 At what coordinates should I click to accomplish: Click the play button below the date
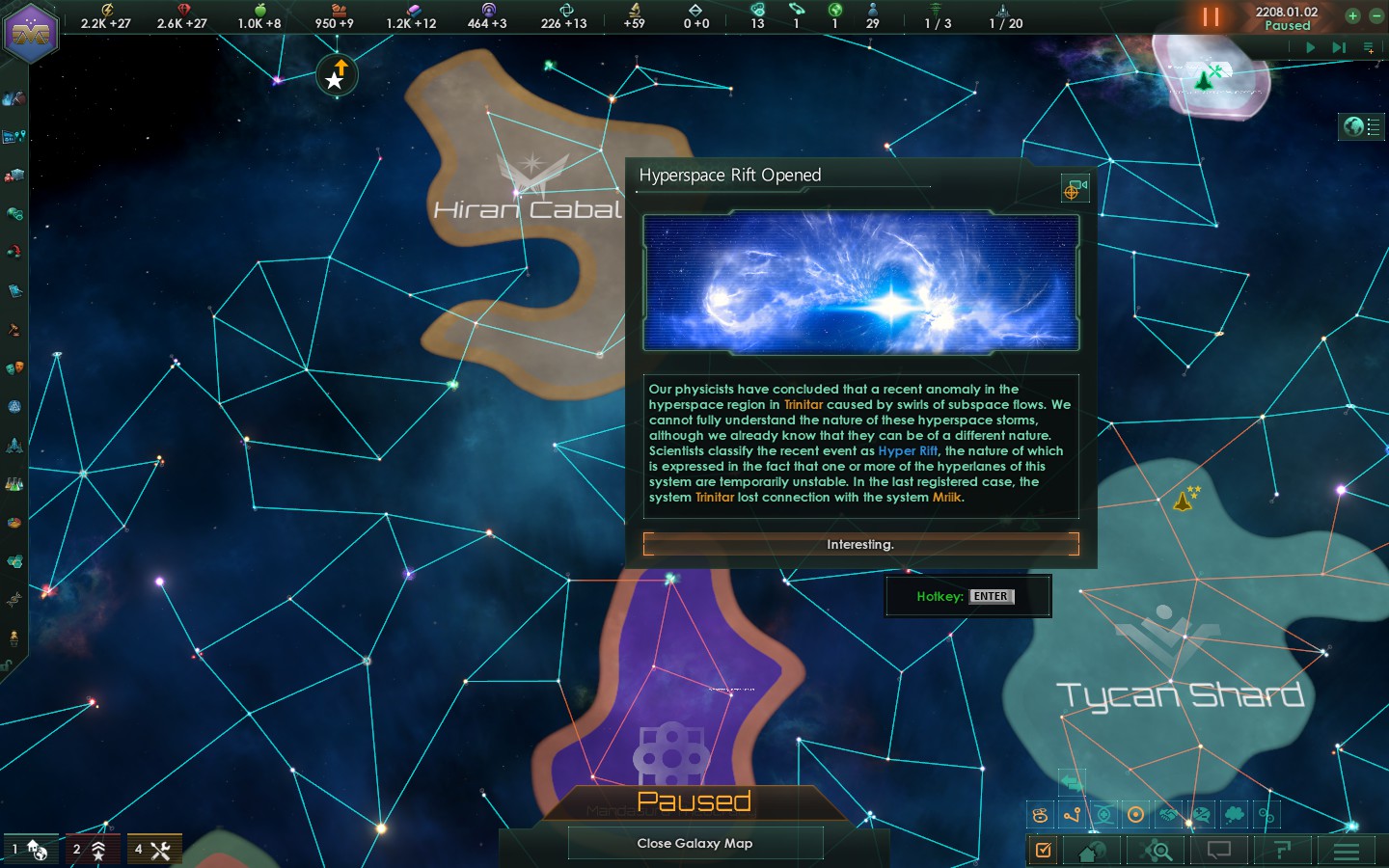click(1310, 46)
